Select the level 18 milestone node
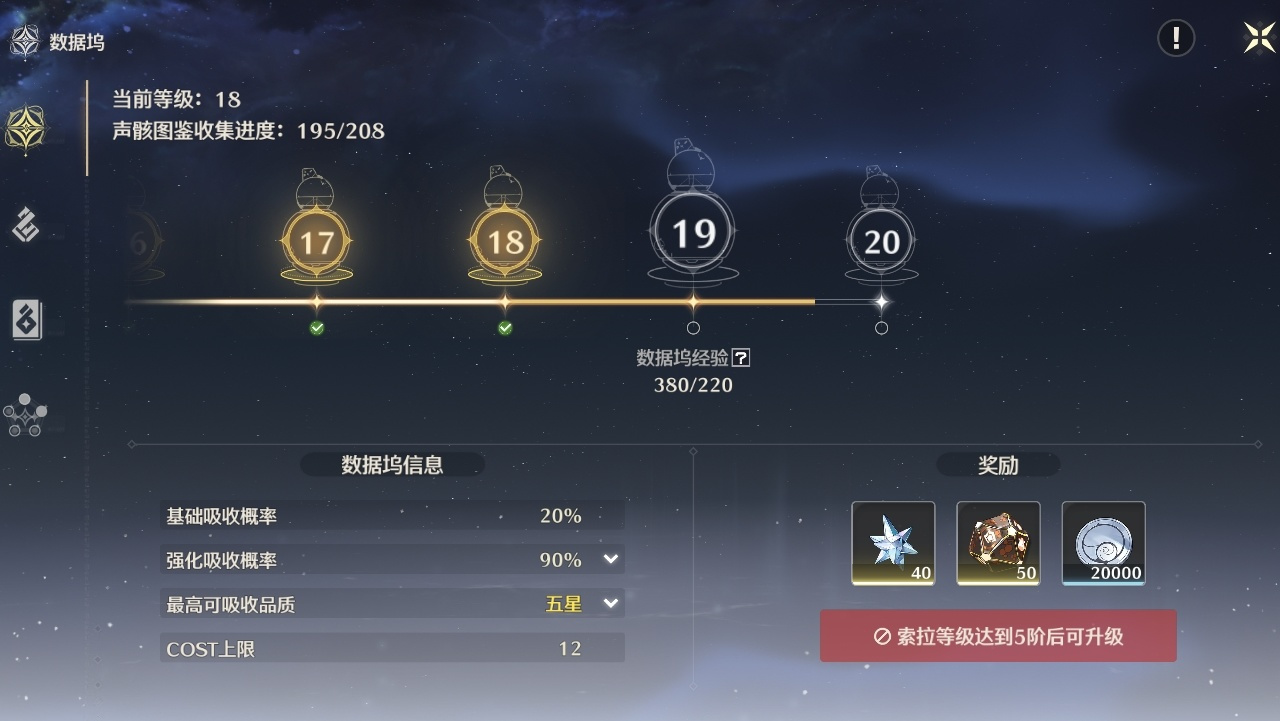The image size is (1280, 721). pos(504,242)
